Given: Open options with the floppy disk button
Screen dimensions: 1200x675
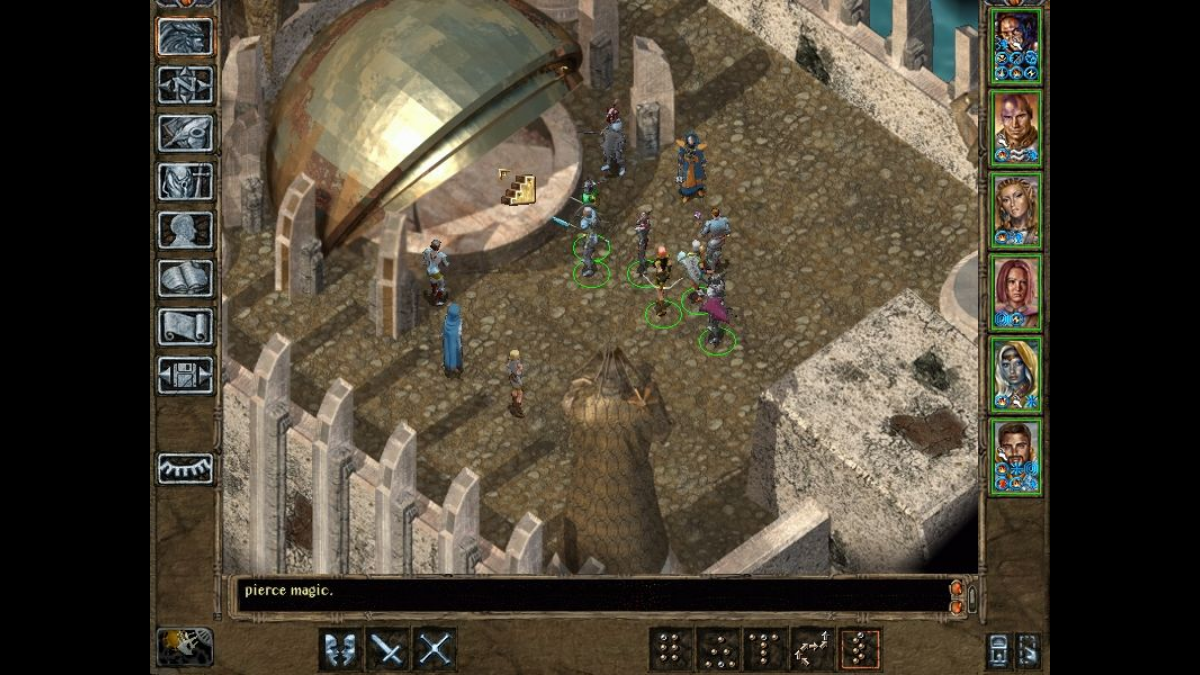Looking at the screenshot, I should (185, 375).
